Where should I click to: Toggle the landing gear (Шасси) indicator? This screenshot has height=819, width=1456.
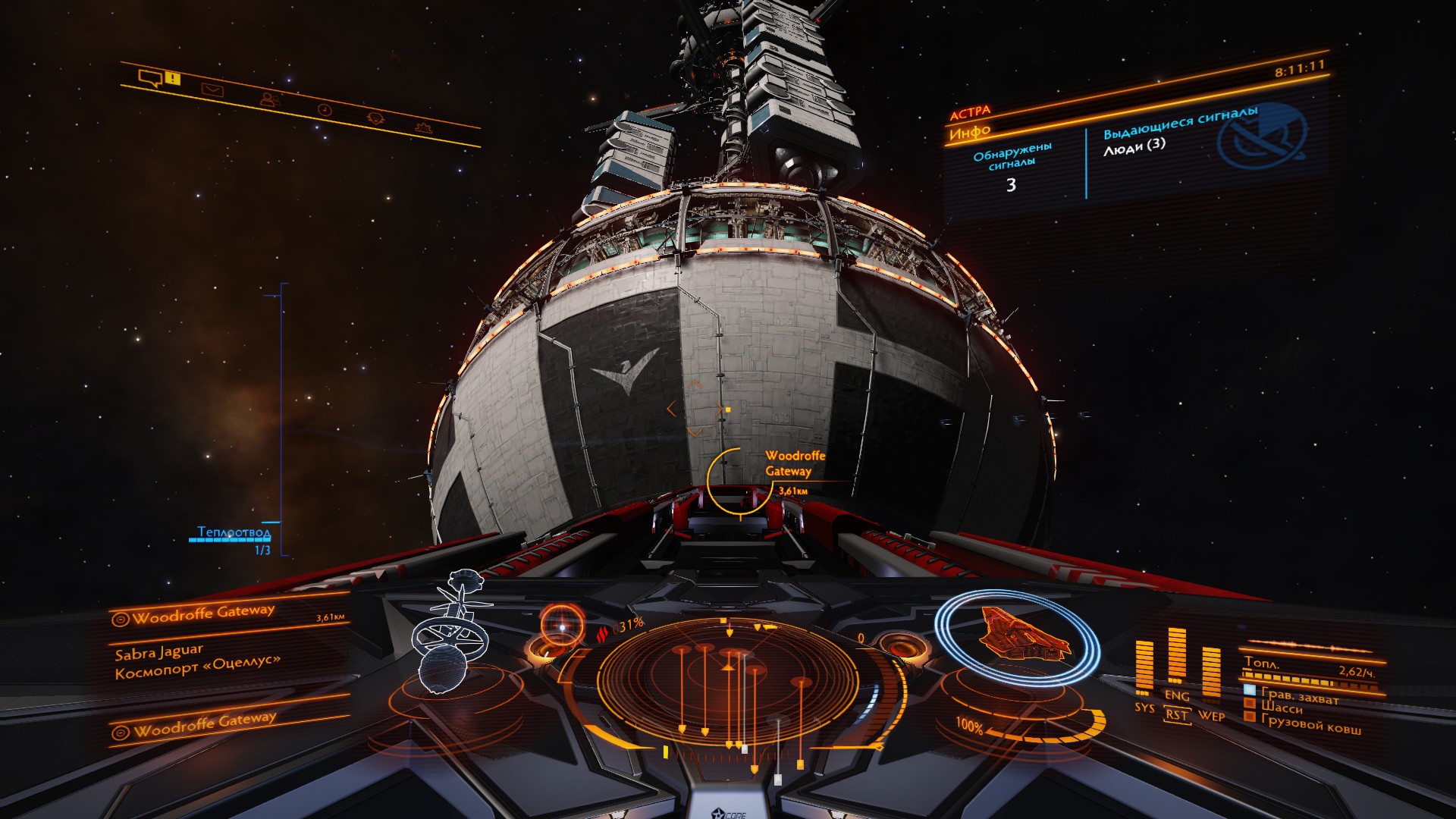pos(1282,708)
